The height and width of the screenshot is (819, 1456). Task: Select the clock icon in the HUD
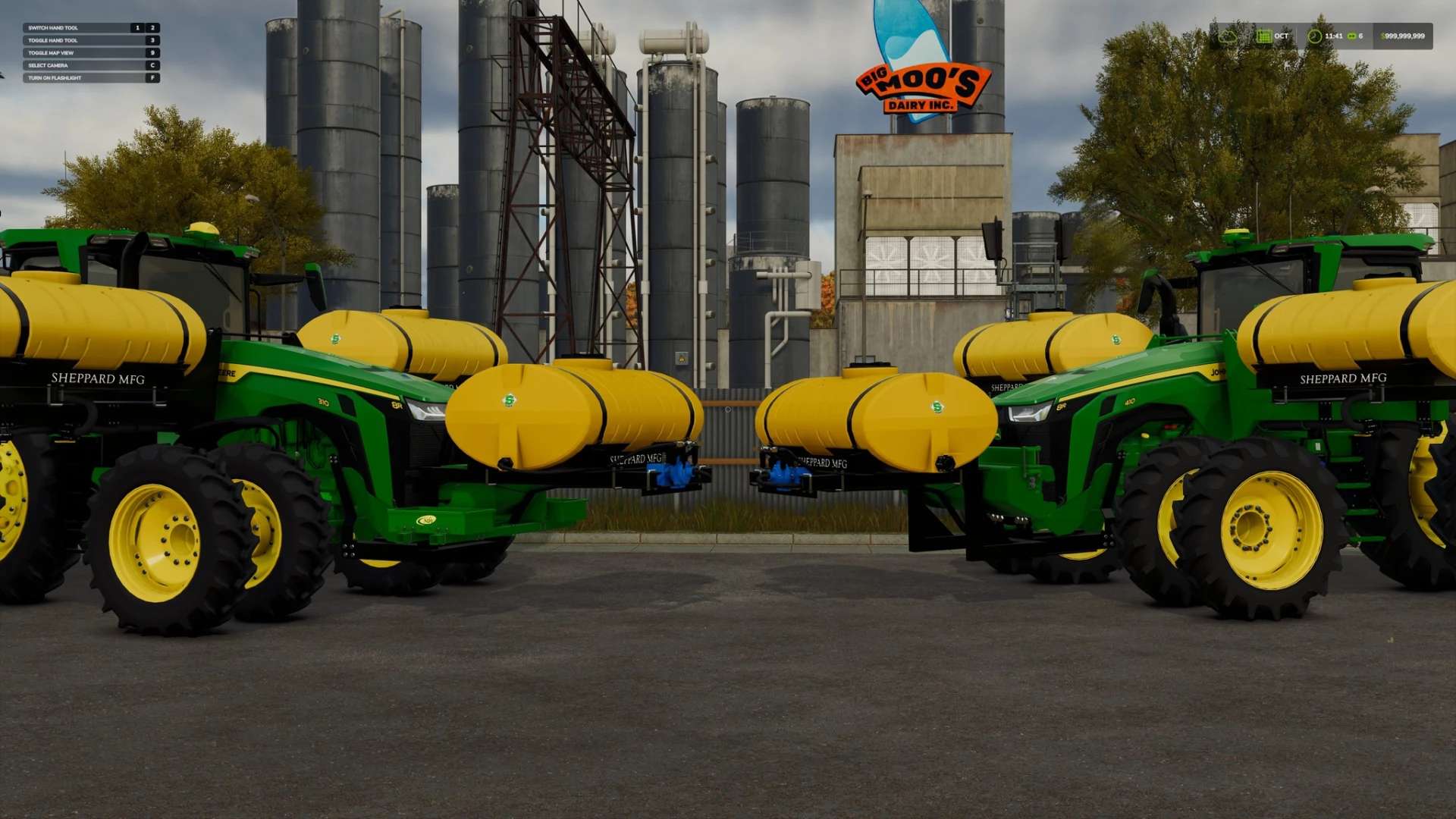(x=1314, y=36)
